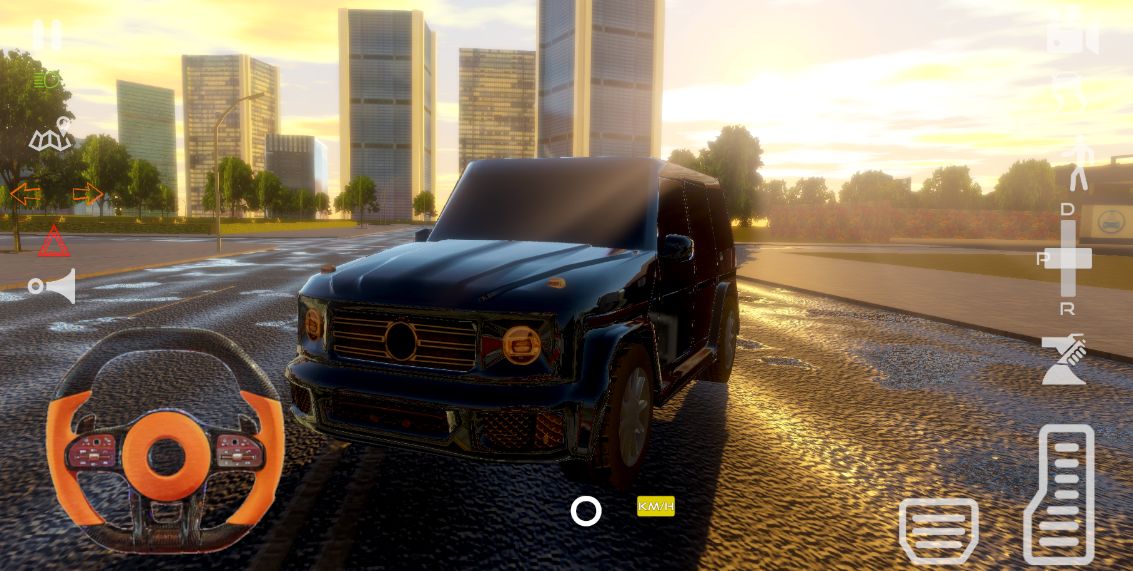The image size is (1133, 571).
Task: Open the map with location pin
Action: click(x=50, y=135)
